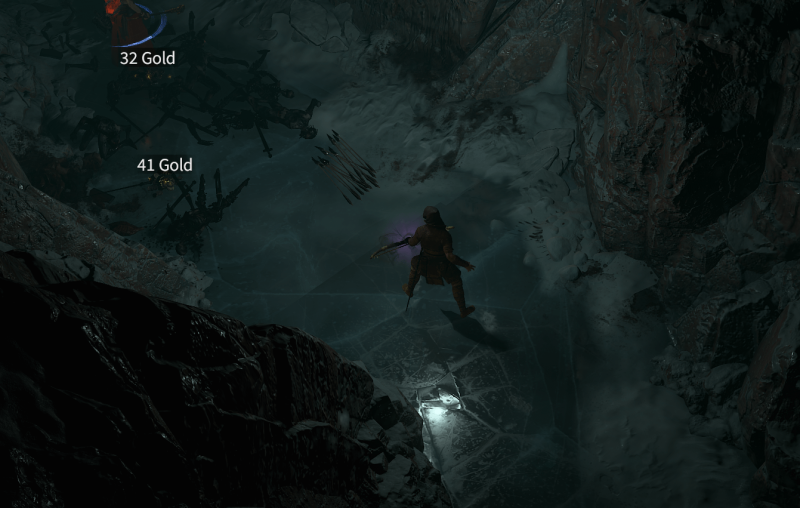Collect the 41 Gold drop label

coord(164,165)
